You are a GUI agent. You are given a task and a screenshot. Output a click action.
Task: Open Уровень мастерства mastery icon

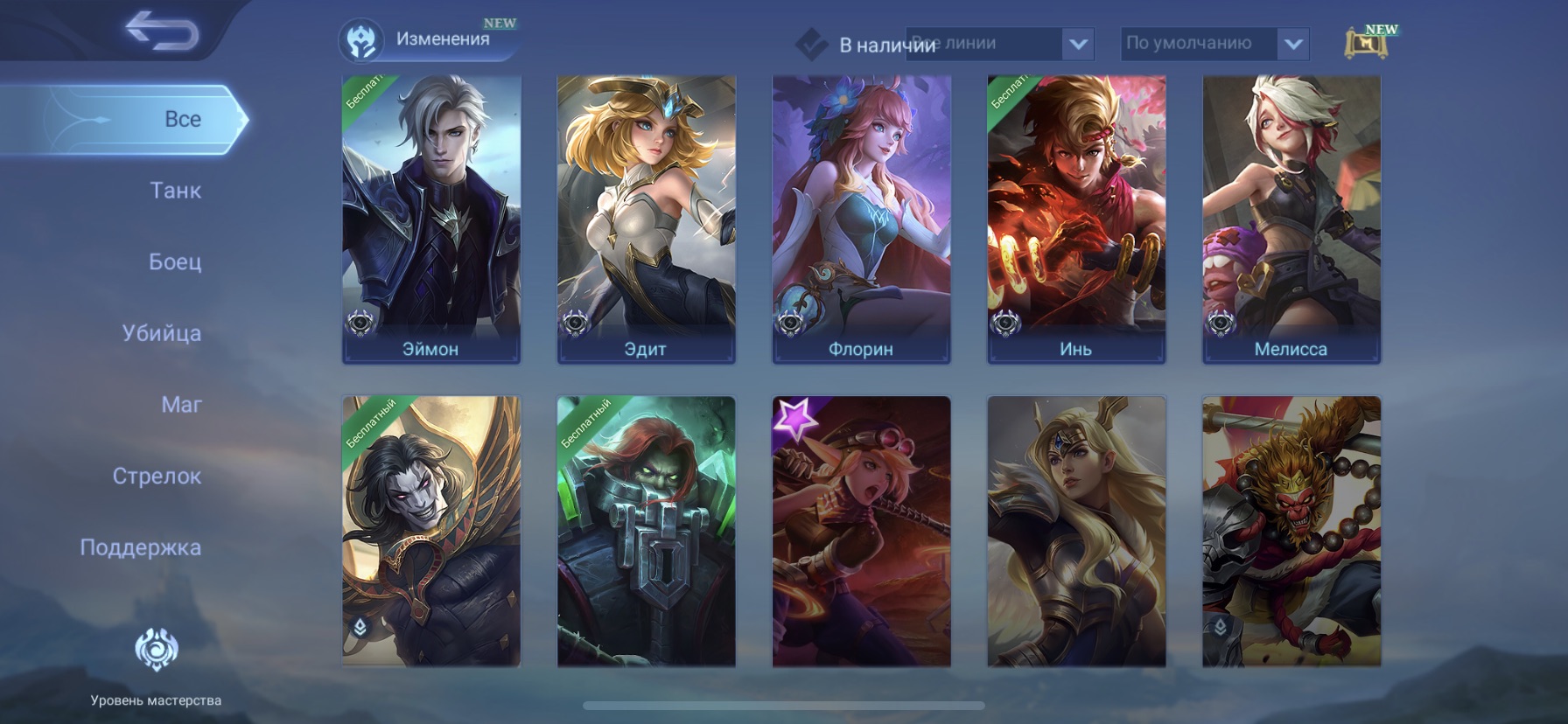pos(157,651)
